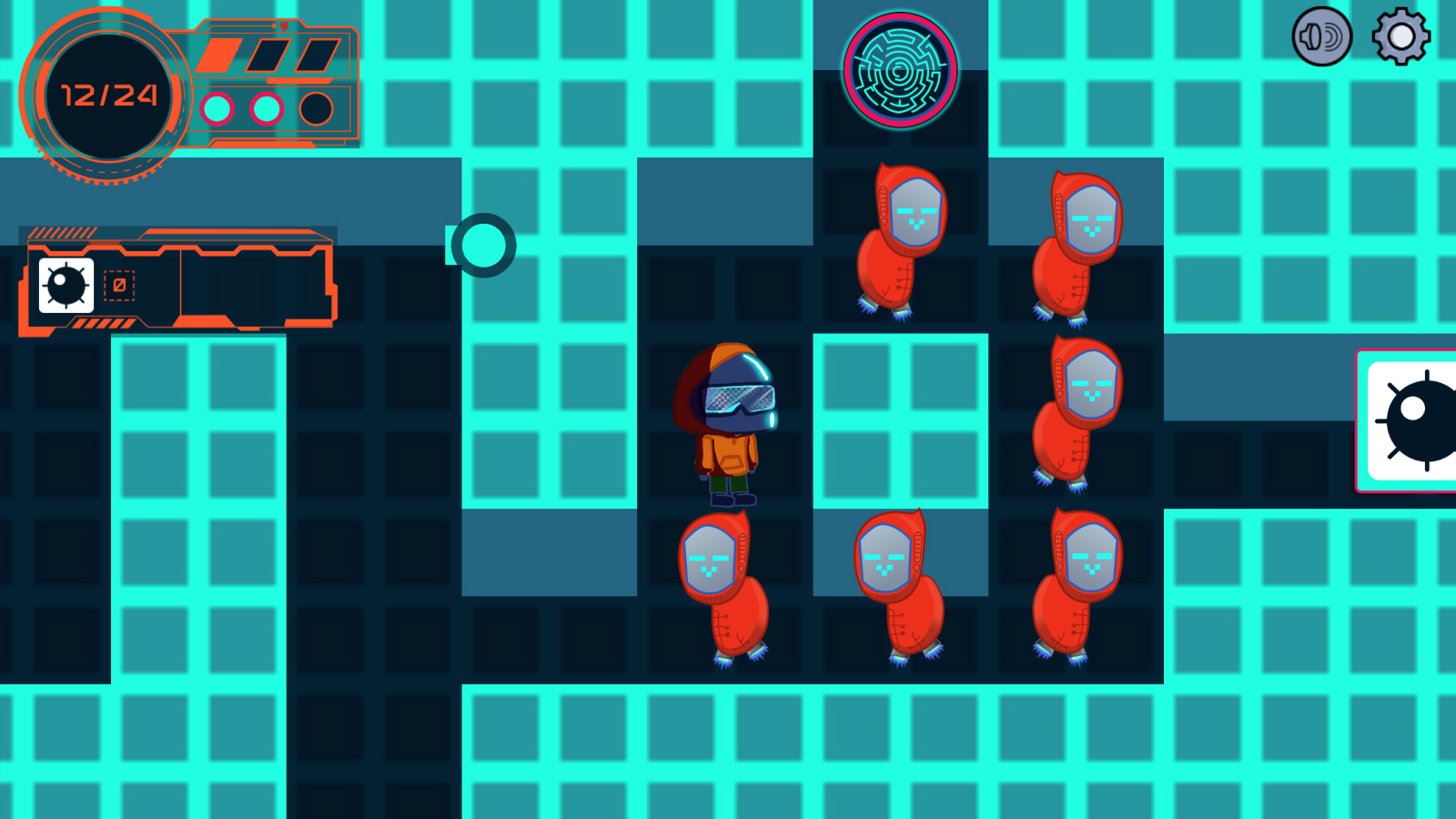Click the middle-right robot with V expression
Viewport: 1456px width, 819px height.
(x=1078, y=409)
